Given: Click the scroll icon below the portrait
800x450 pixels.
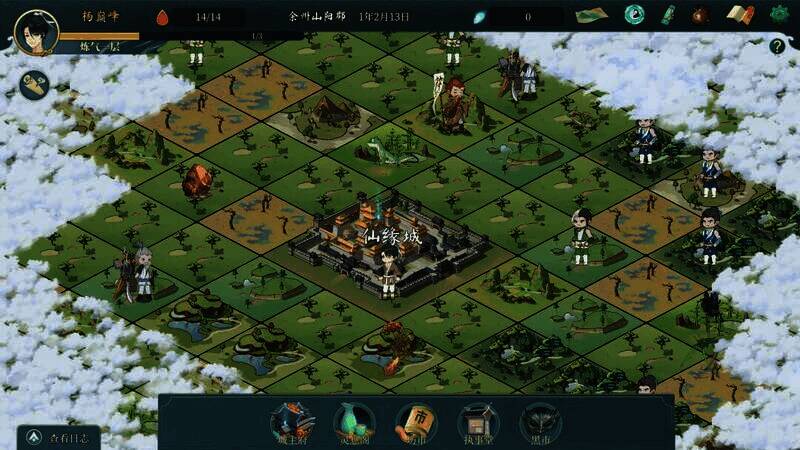Looking at the screenshot, I should pyautogui.click(x=36, y=85).
